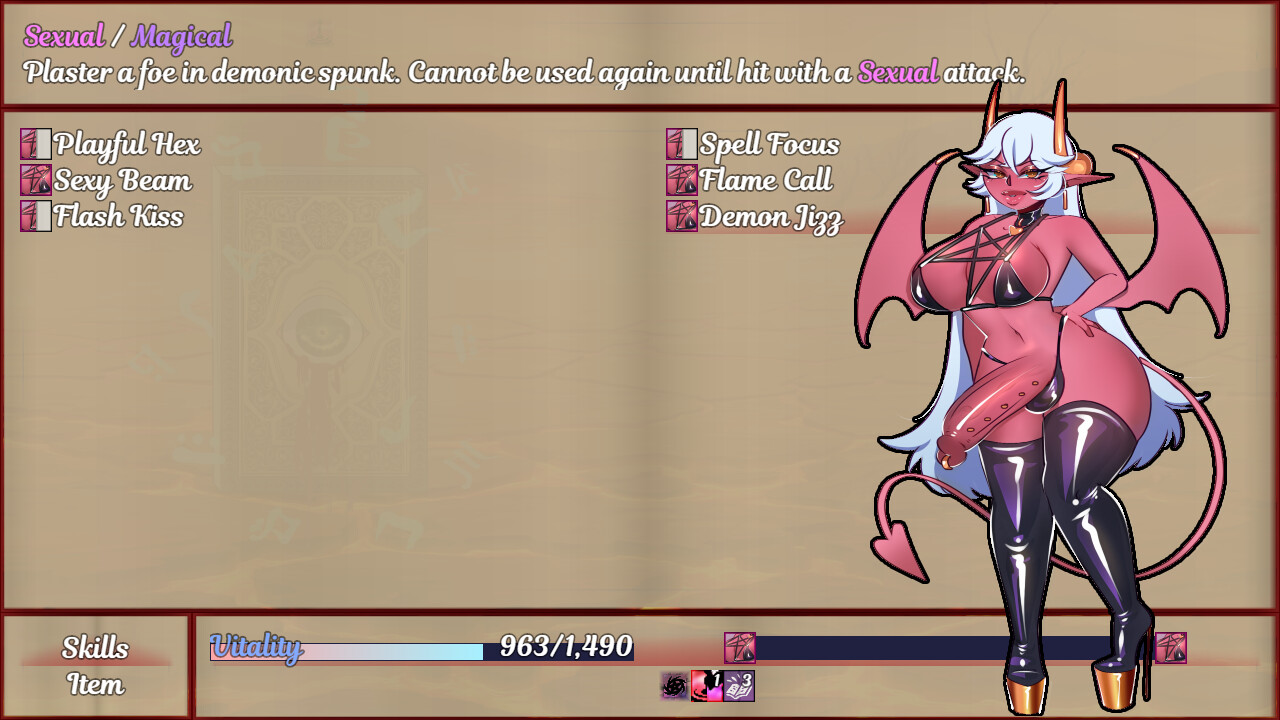Click the Sexy Beam skill icon
1280x720 pixels.
(x=35, y=181)
